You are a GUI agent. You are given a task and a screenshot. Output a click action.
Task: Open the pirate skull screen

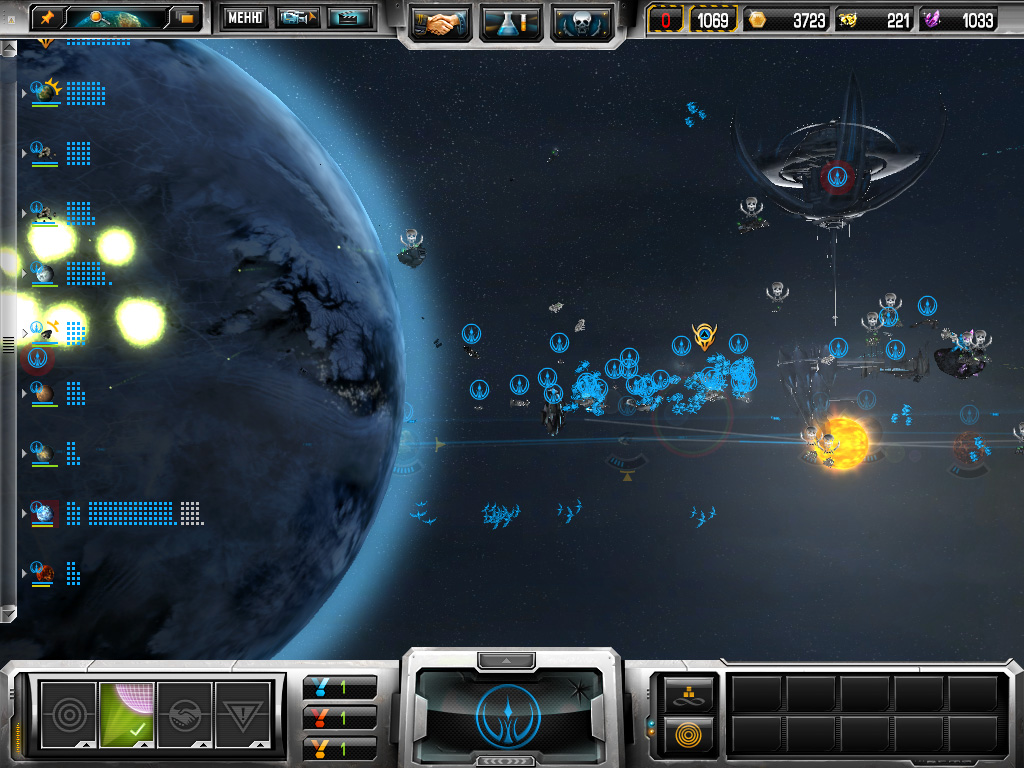click(x=581, y=22)
